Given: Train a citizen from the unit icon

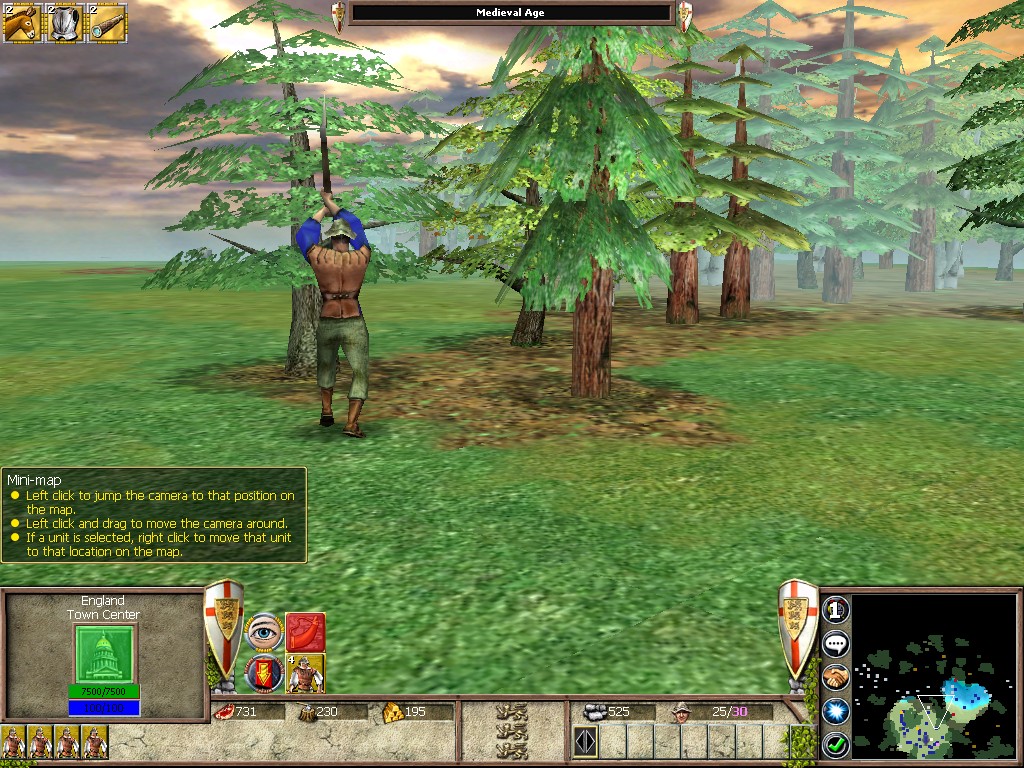Looking at the screenshot, I should coord(305,673).
